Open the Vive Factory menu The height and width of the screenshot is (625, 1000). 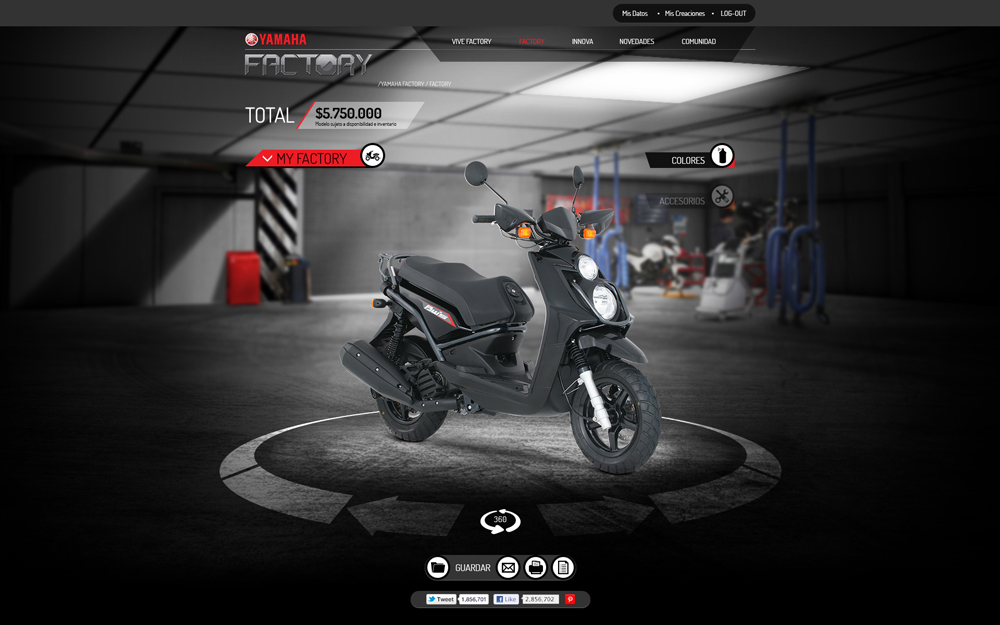[471, 42]
